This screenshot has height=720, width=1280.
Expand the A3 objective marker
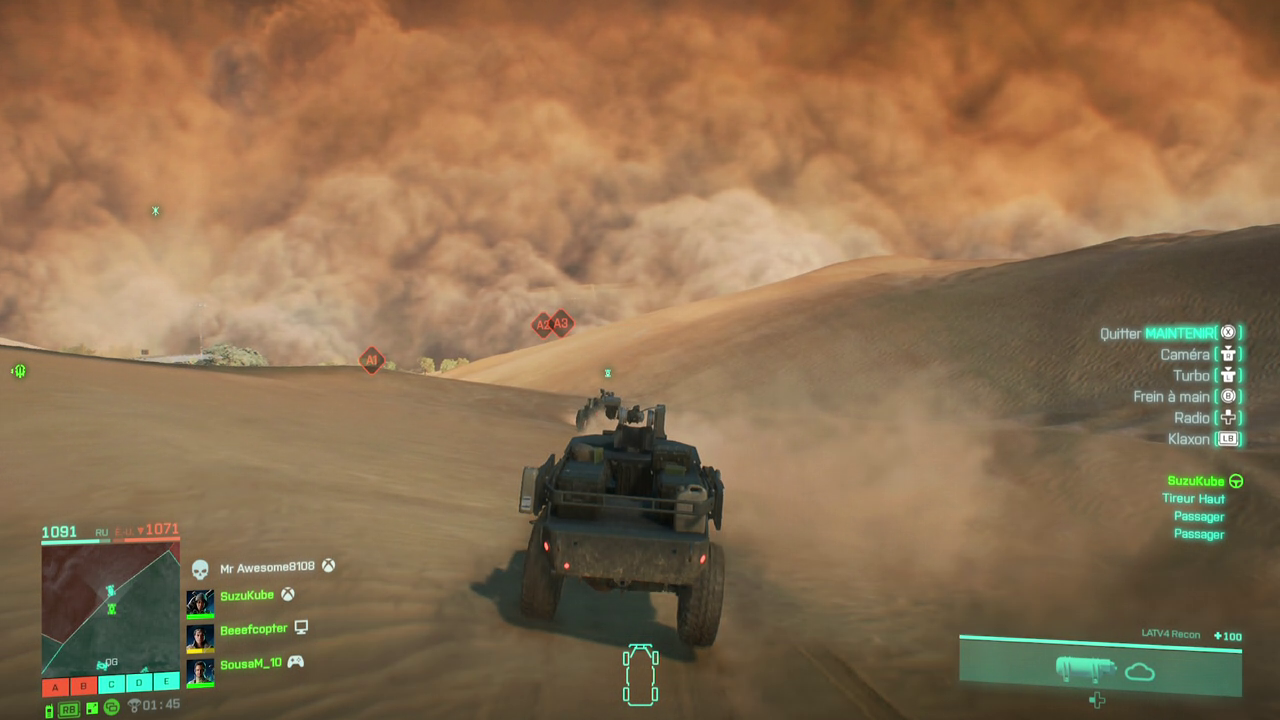click(x=561, y=324)
